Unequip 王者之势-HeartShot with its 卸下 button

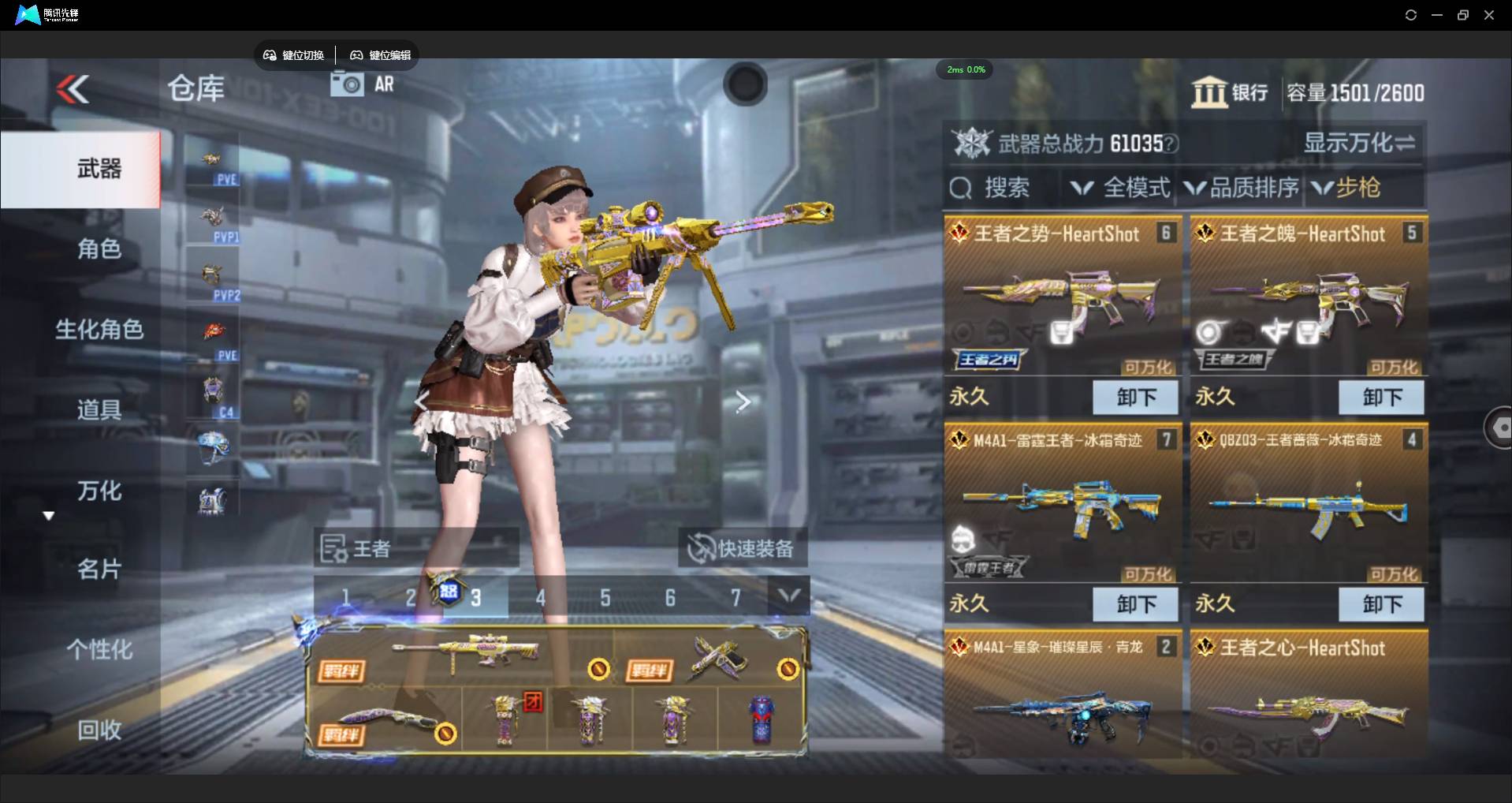click(x=1135, y=397)
